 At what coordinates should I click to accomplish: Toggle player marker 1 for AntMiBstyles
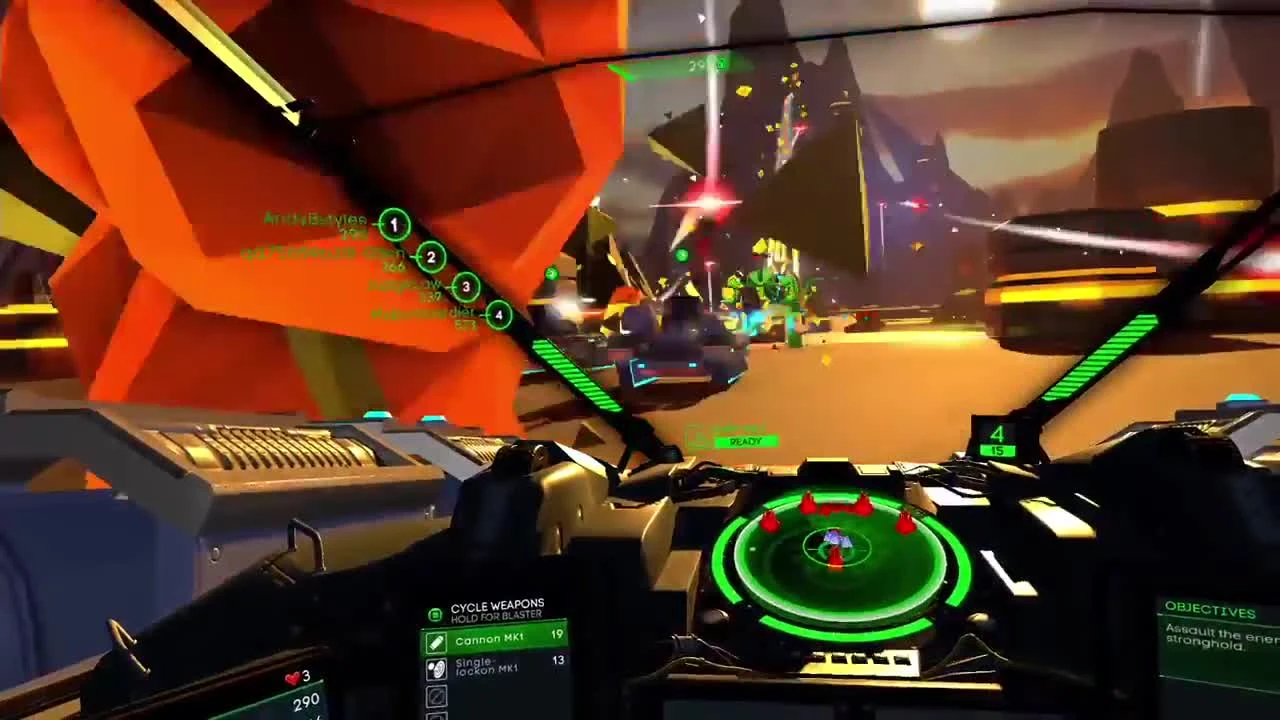point(394,225)
